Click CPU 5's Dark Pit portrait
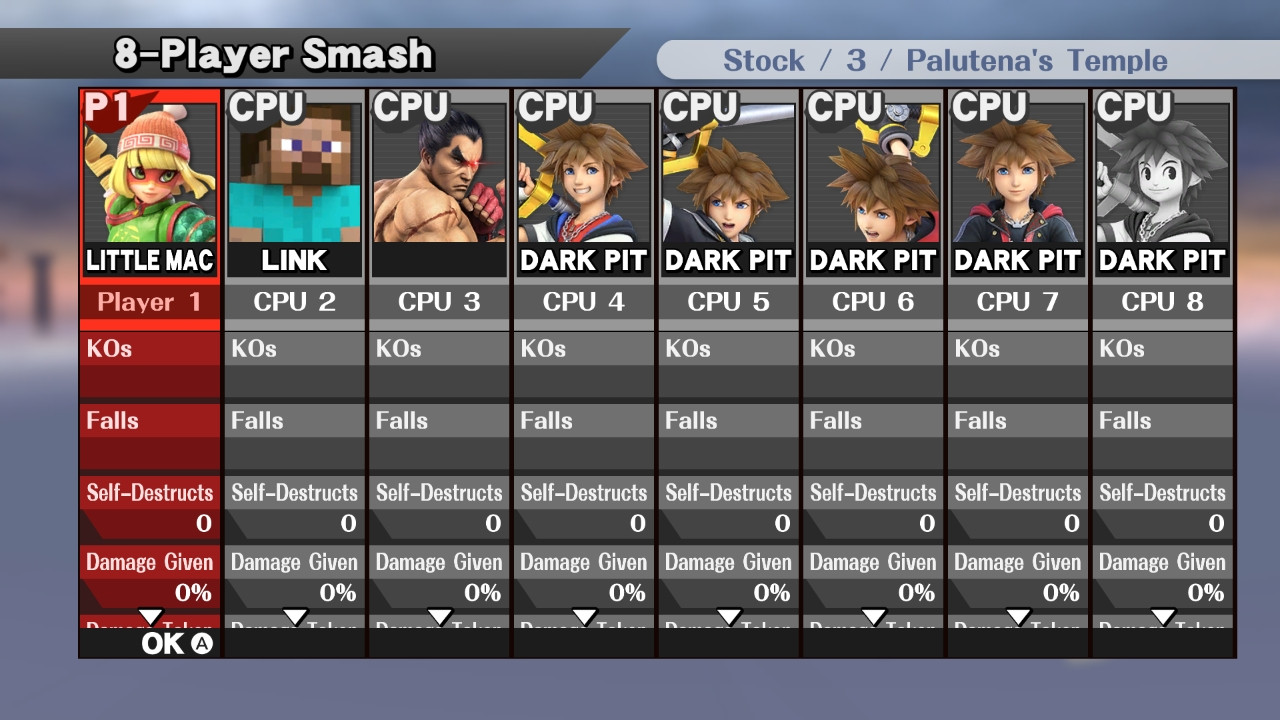Viewport: 1280px width, 720px height. click(x=728, y=175)
